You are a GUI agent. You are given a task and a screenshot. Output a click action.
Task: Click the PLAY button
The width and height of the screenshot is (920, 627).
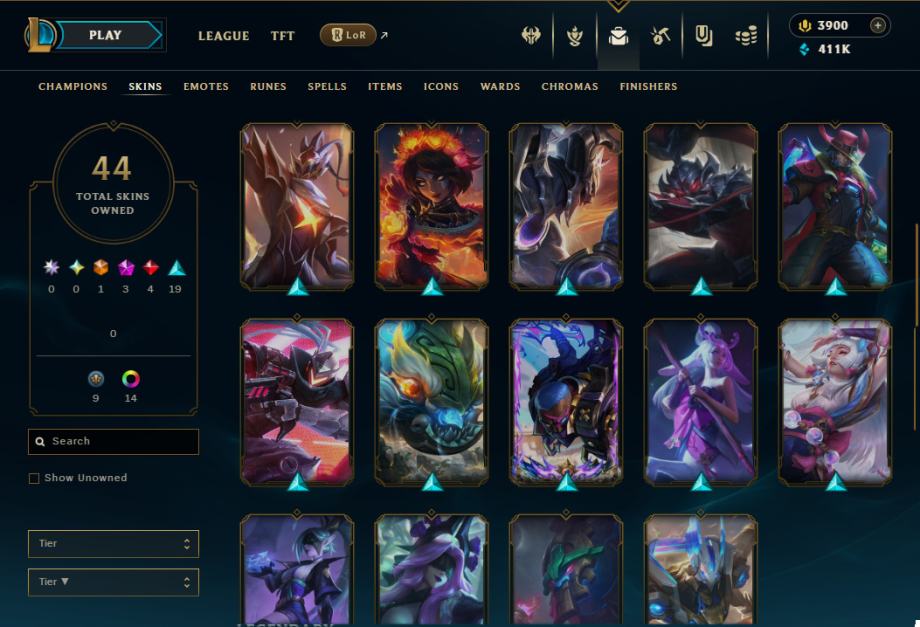tap(105, 35)
